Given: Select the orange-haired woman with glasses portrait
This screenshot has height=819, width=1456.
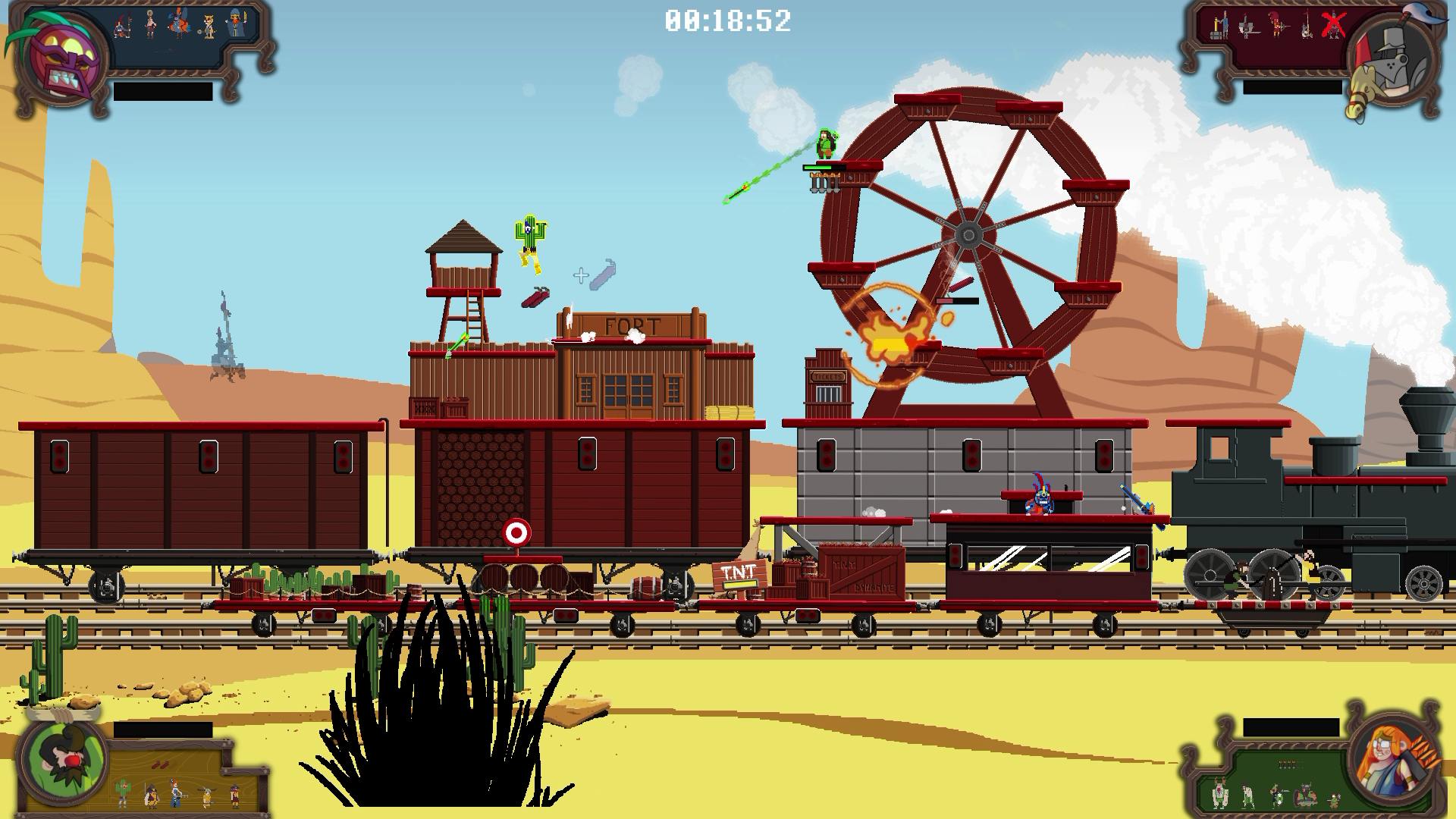Looking at the screenshot, I should coord(1394,760).
